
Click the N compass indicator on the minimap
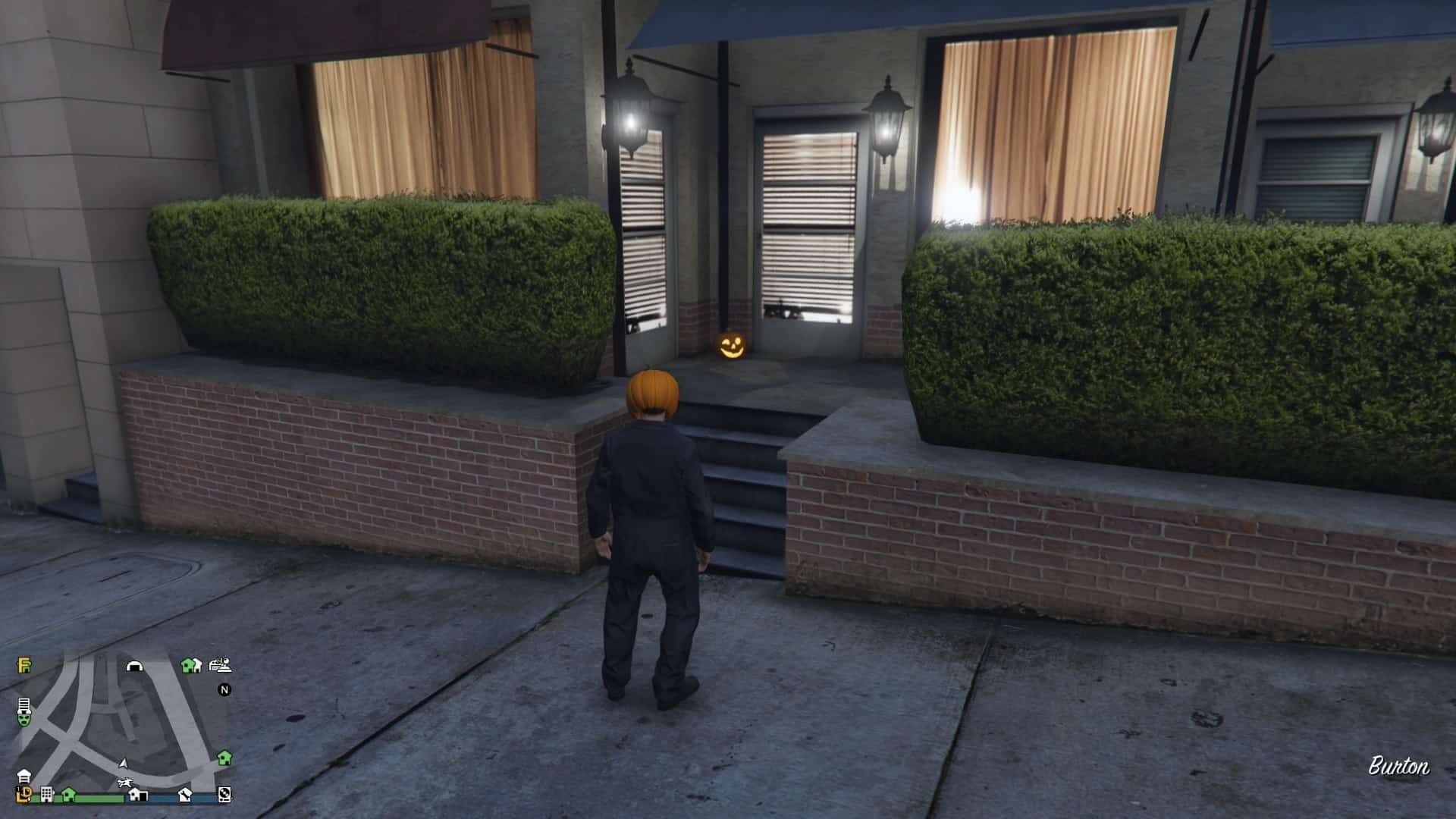tap(224, 690)
